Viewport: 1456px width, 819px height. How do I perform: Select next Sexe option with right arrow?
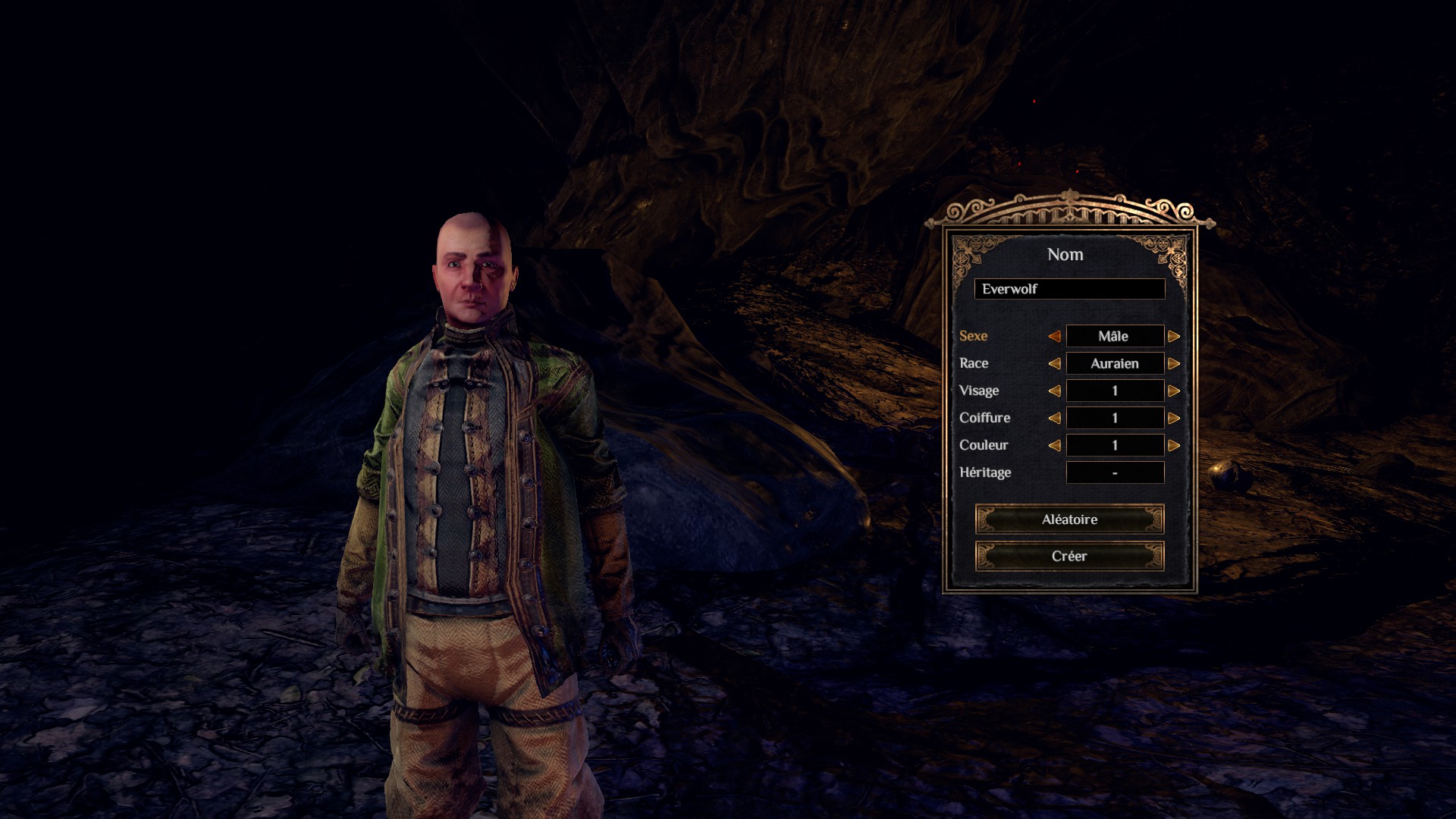coord(1174,336)
